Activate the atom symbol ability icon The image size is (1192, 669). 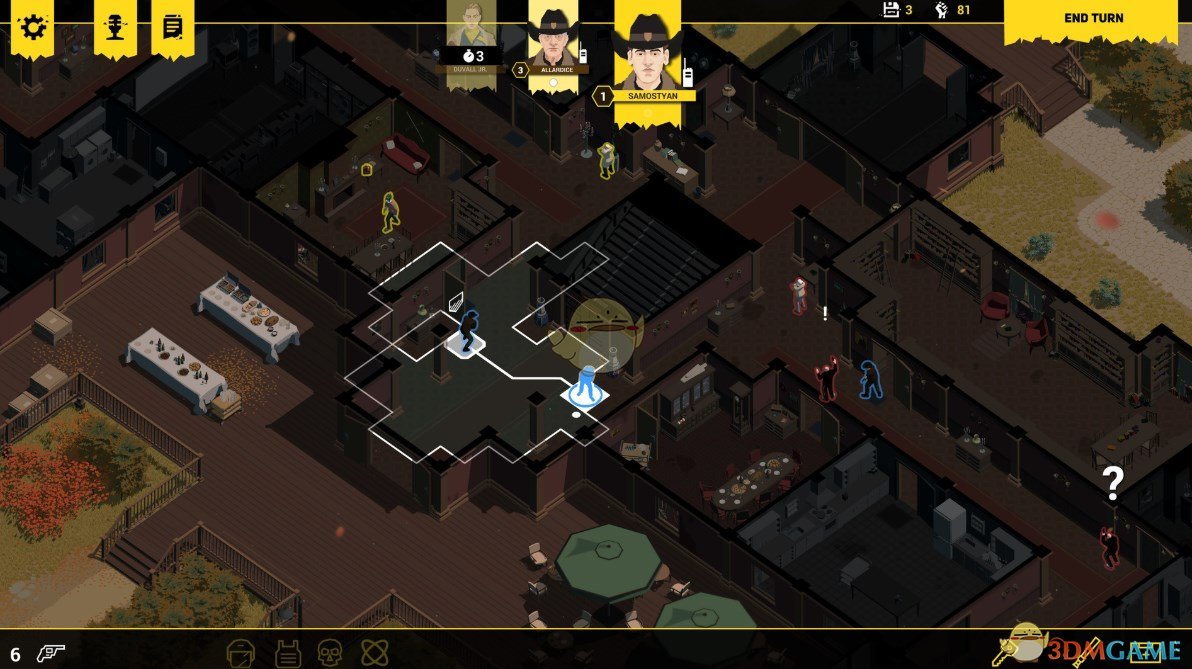(x=373, y=653)
